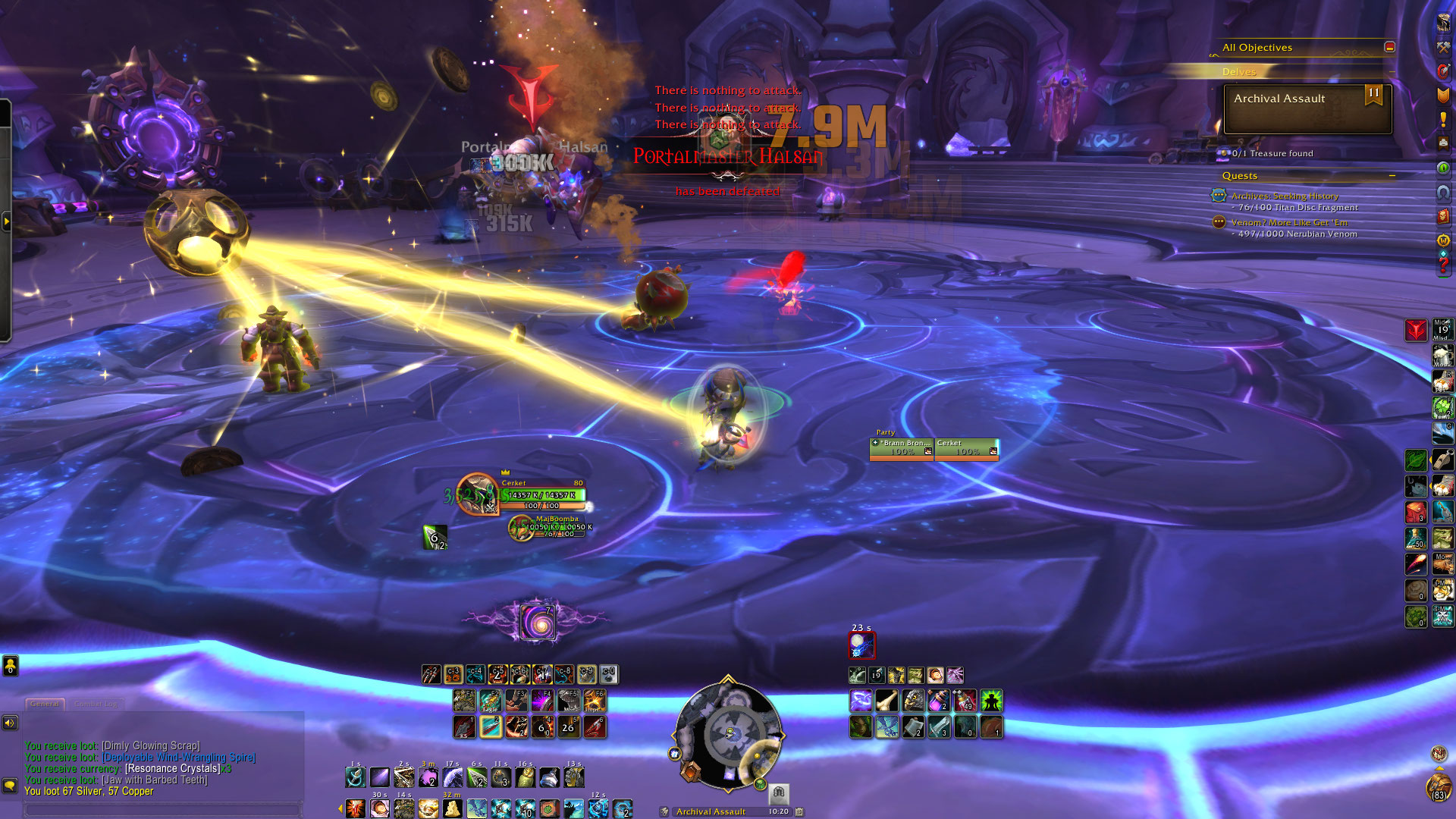Toggle the voice chat speaker button

coord(10,723)
